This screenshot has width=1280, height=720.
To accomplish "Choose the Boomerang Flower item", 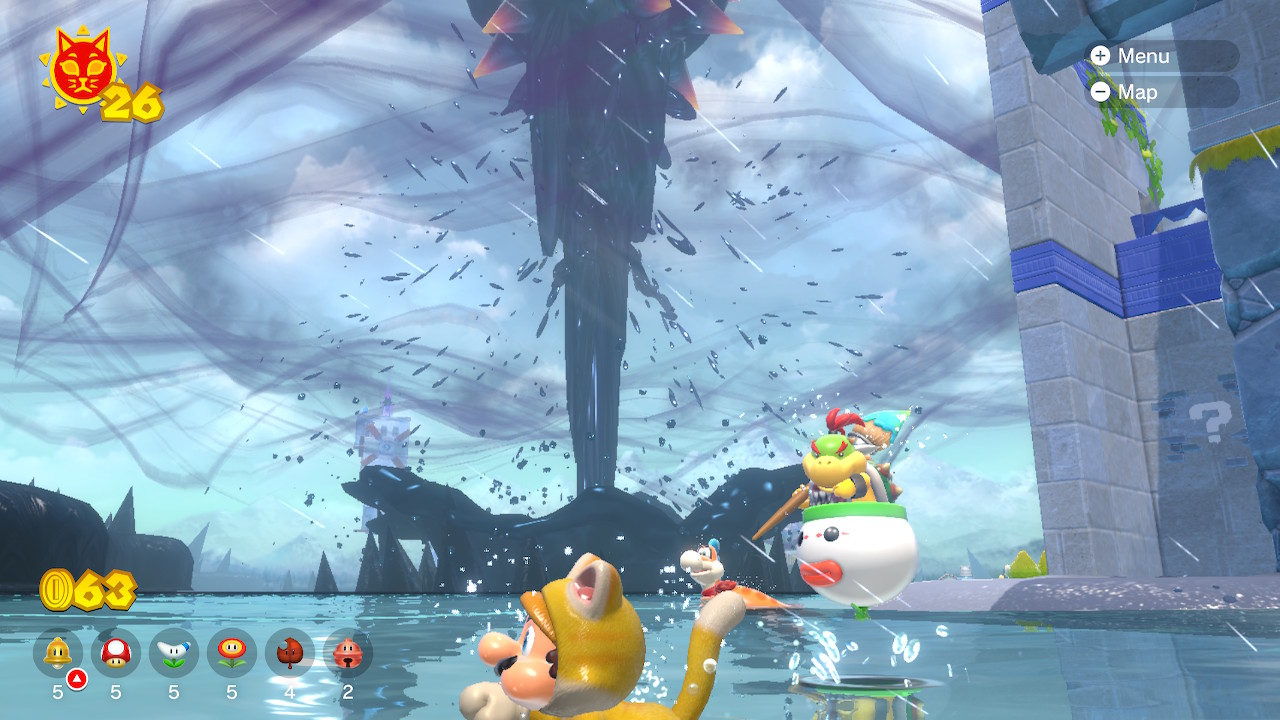I will pyautogui.click(x=174, y=654).
